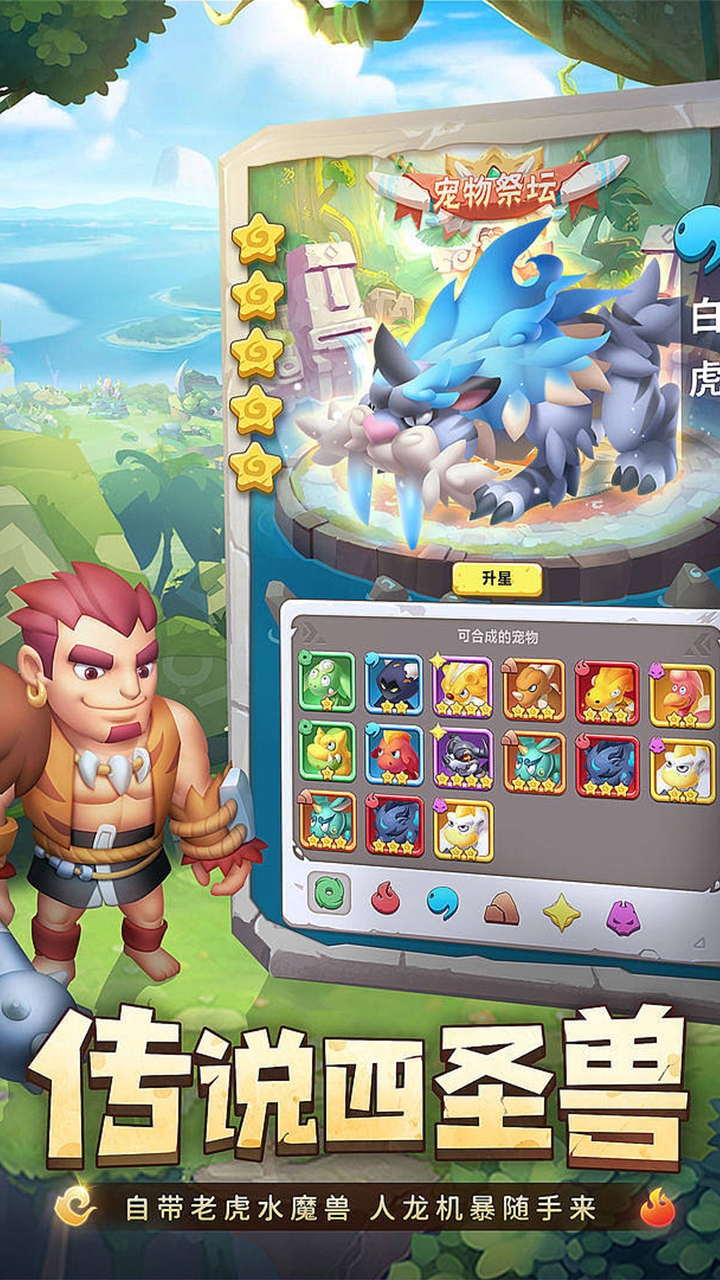Show yellow four-point star element pets
The width and height of the screenshot is (720, 1280).
coord(561,912)
